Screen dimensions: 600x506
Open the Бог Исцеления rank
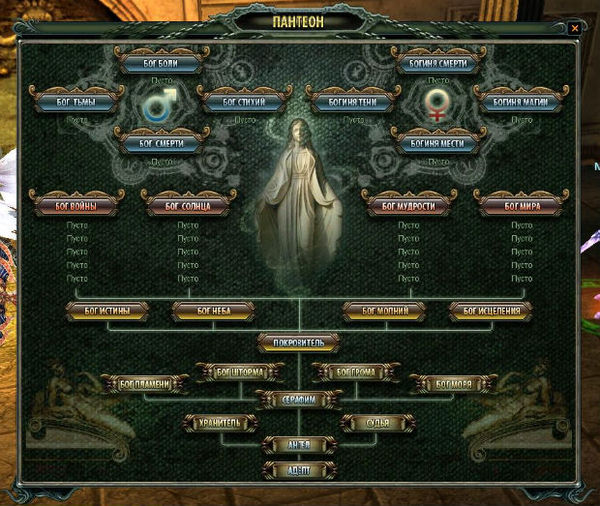click(x=490, y=311)
